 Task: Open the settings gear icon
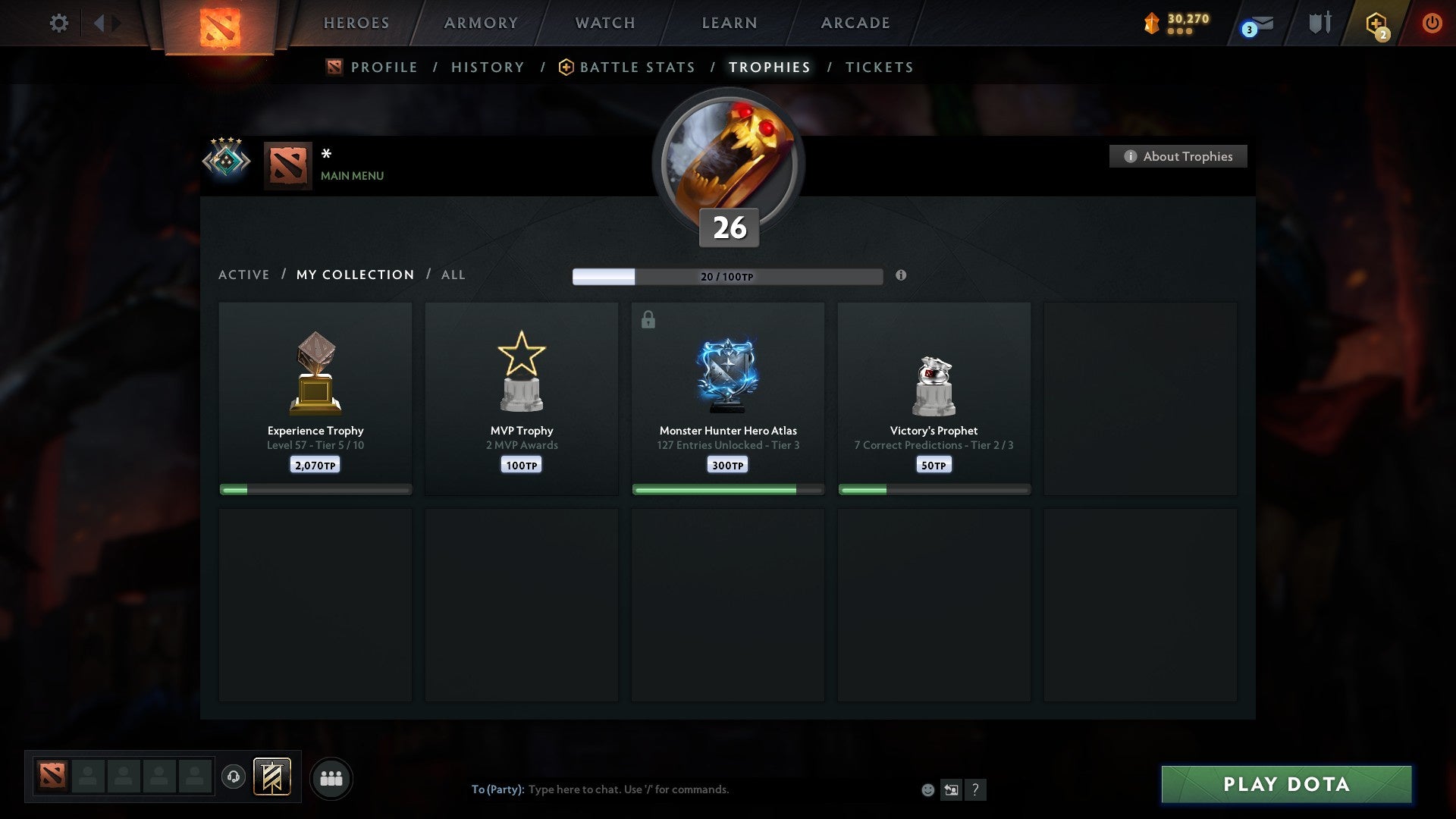click(59, 23)
